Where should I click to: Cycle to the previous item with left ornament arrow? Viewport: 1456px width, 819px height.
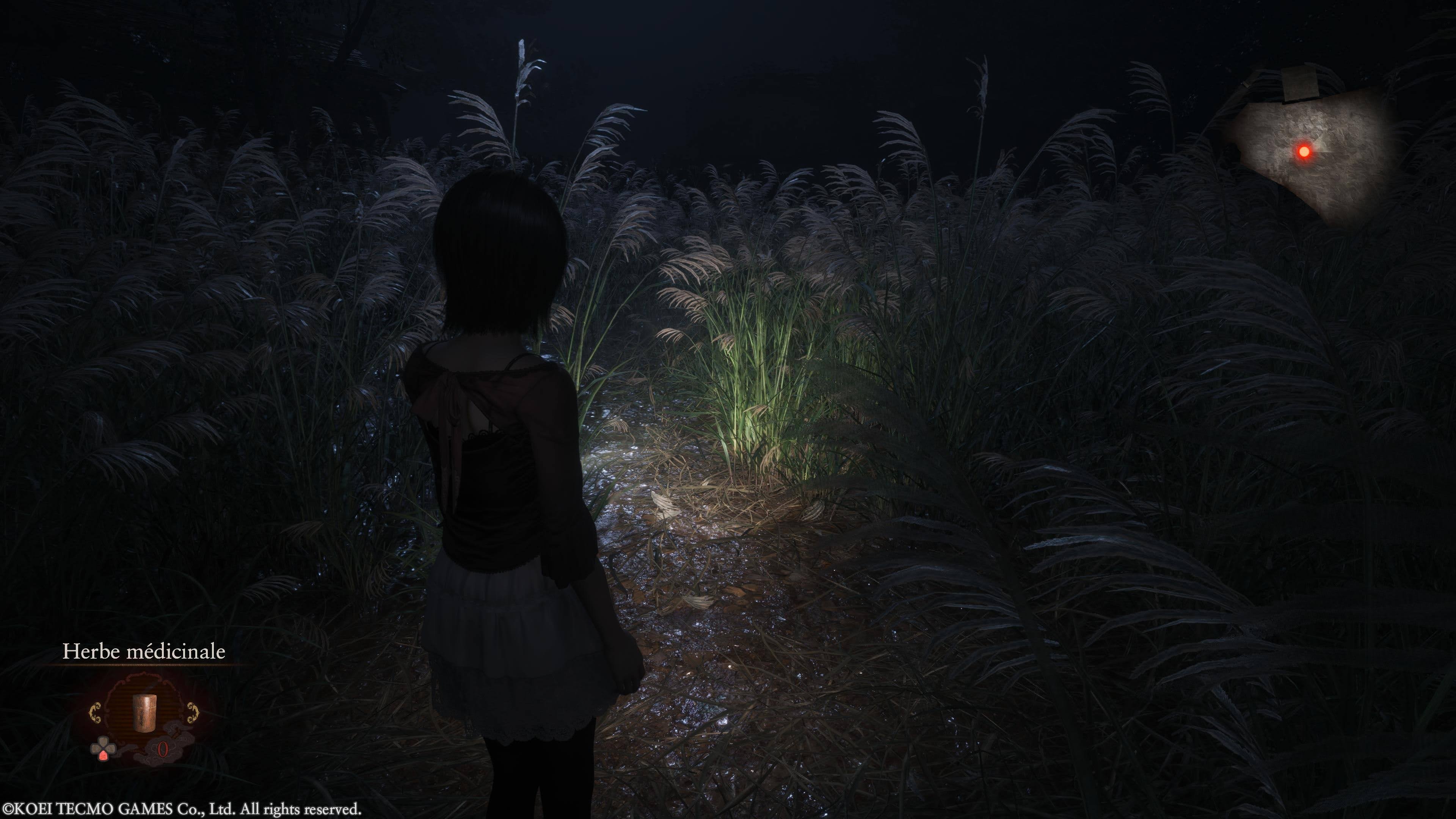pyautogui.click(x=96, y=713)
